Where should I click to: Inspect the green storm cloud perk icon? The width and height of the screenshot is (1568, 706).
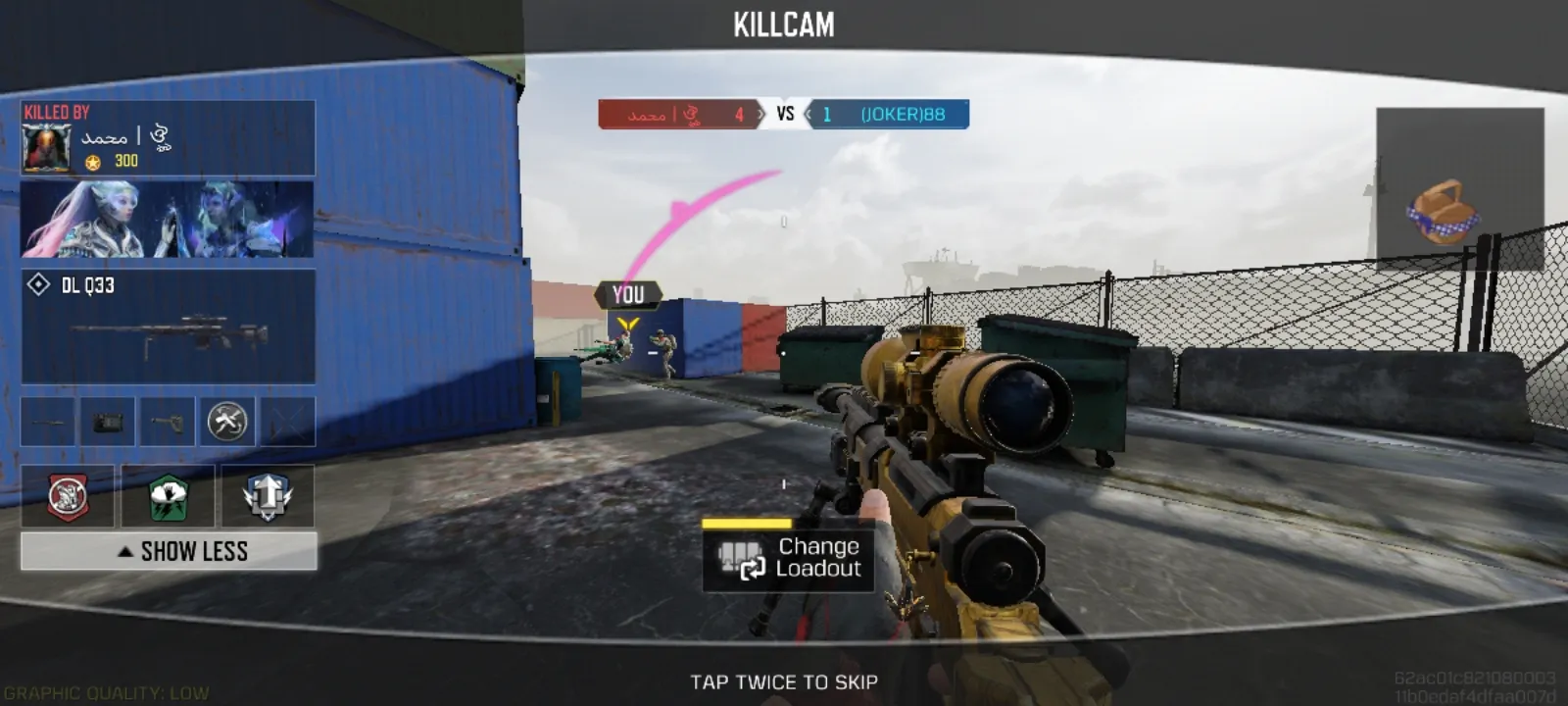pyautogui.click(x=169, y=496)
